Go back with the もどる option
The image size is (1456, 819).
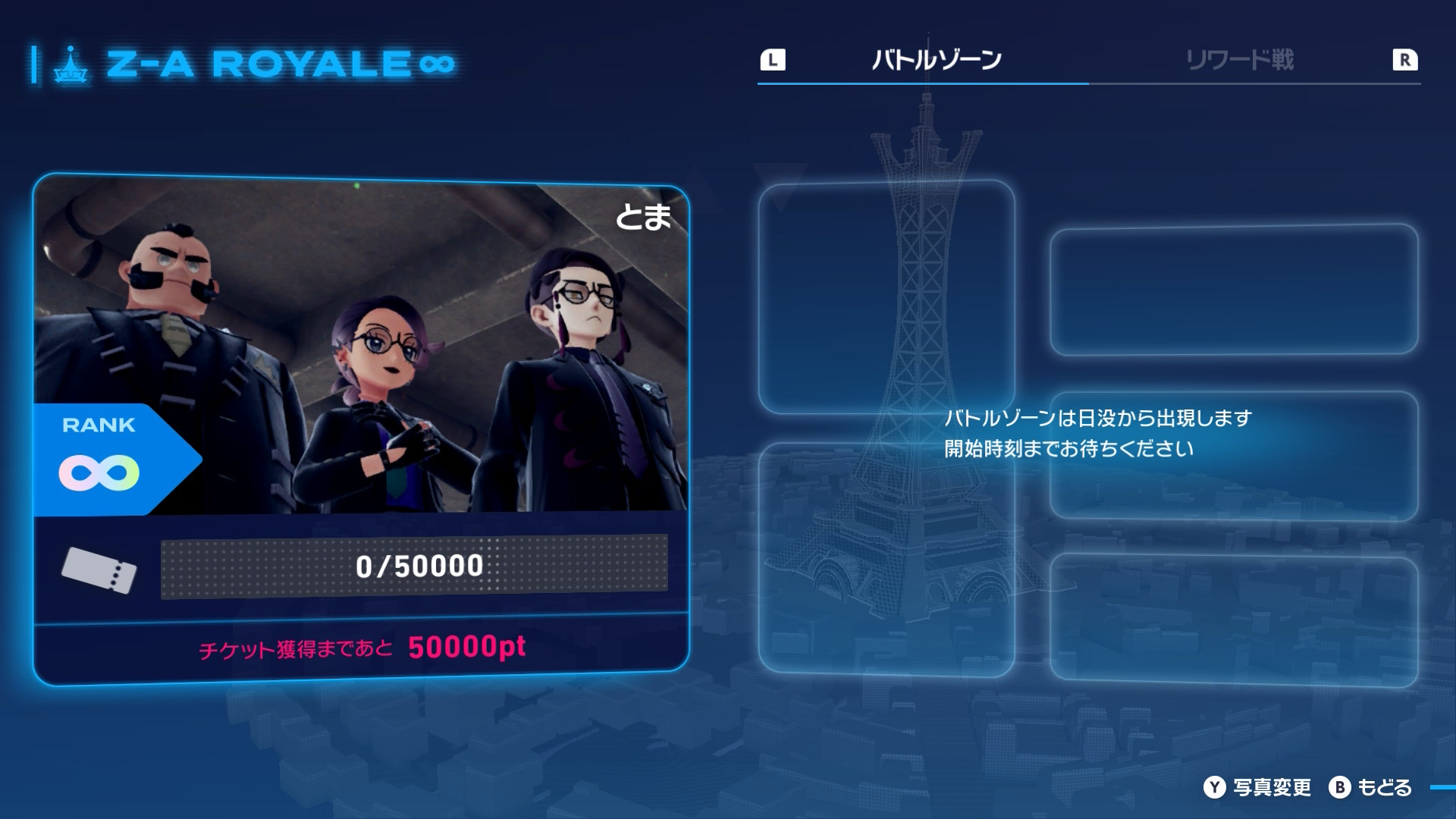tap(1371, 787)
